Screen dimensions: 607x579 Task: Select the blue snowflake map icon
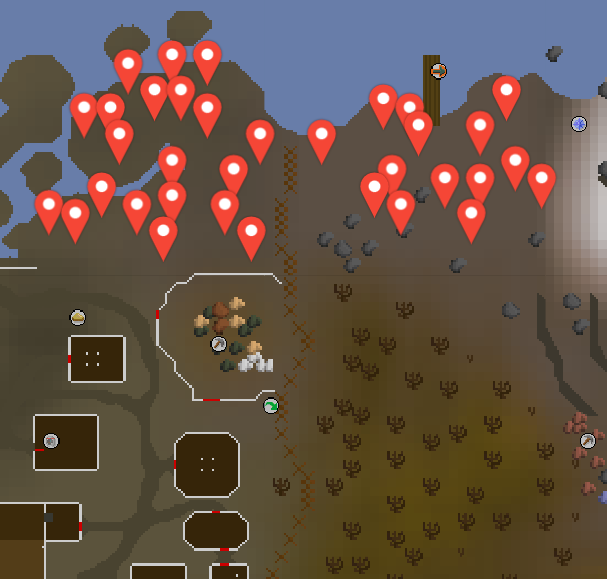tap(579, 124)
